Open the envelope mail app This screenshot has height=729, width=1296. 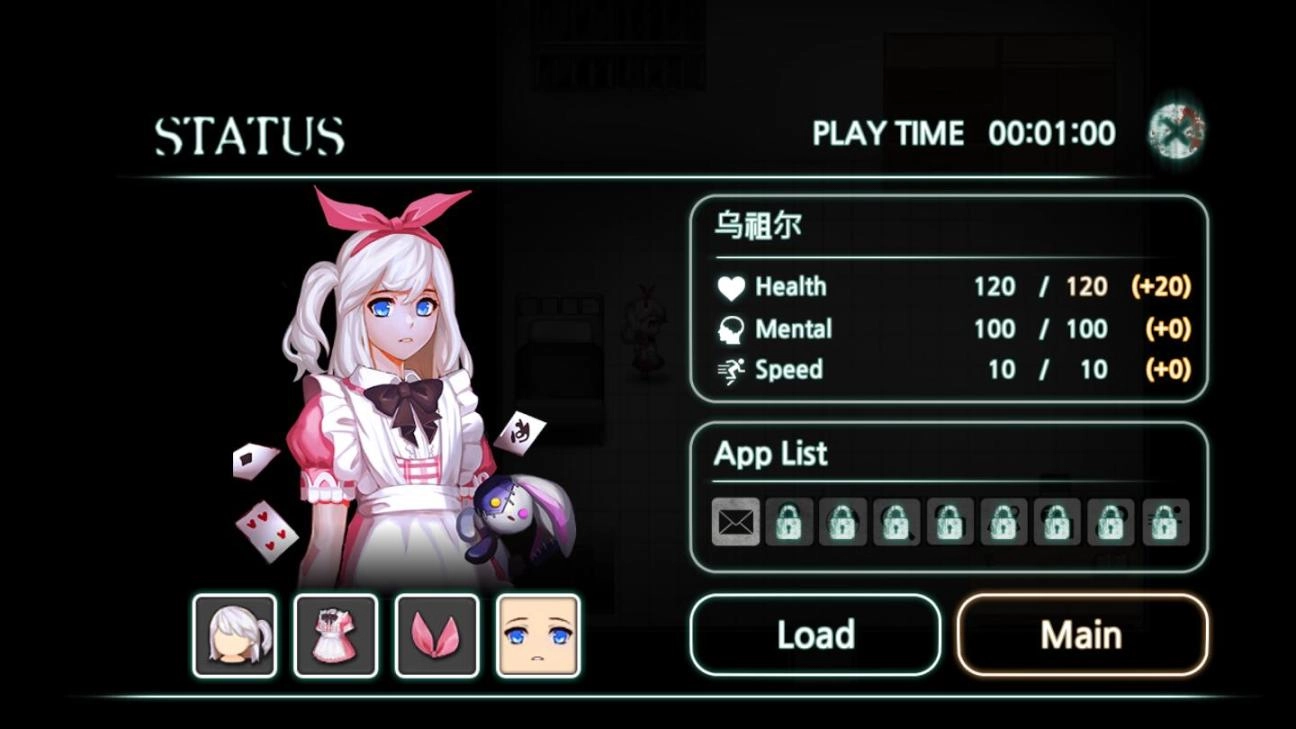pos(736,522)
